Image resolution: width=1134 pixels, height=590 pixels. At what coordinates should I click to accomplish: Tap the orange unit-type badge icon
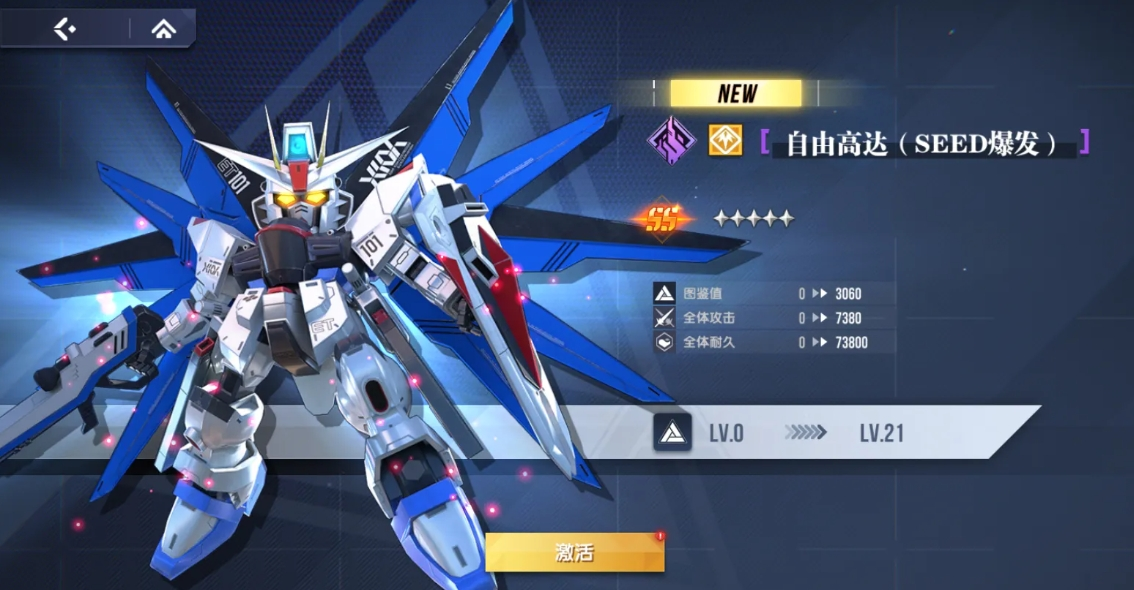point(725,141)
